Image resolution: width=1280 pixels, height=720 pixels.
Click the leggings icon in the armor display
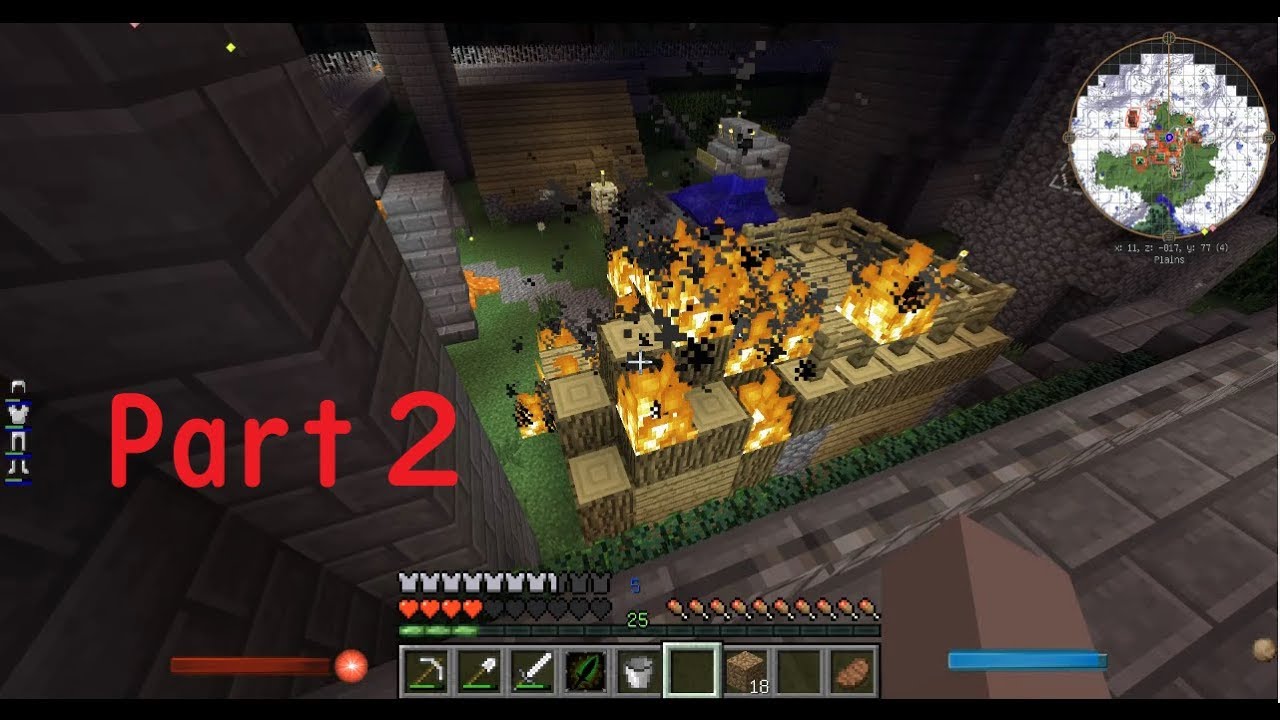coord(18,440)
